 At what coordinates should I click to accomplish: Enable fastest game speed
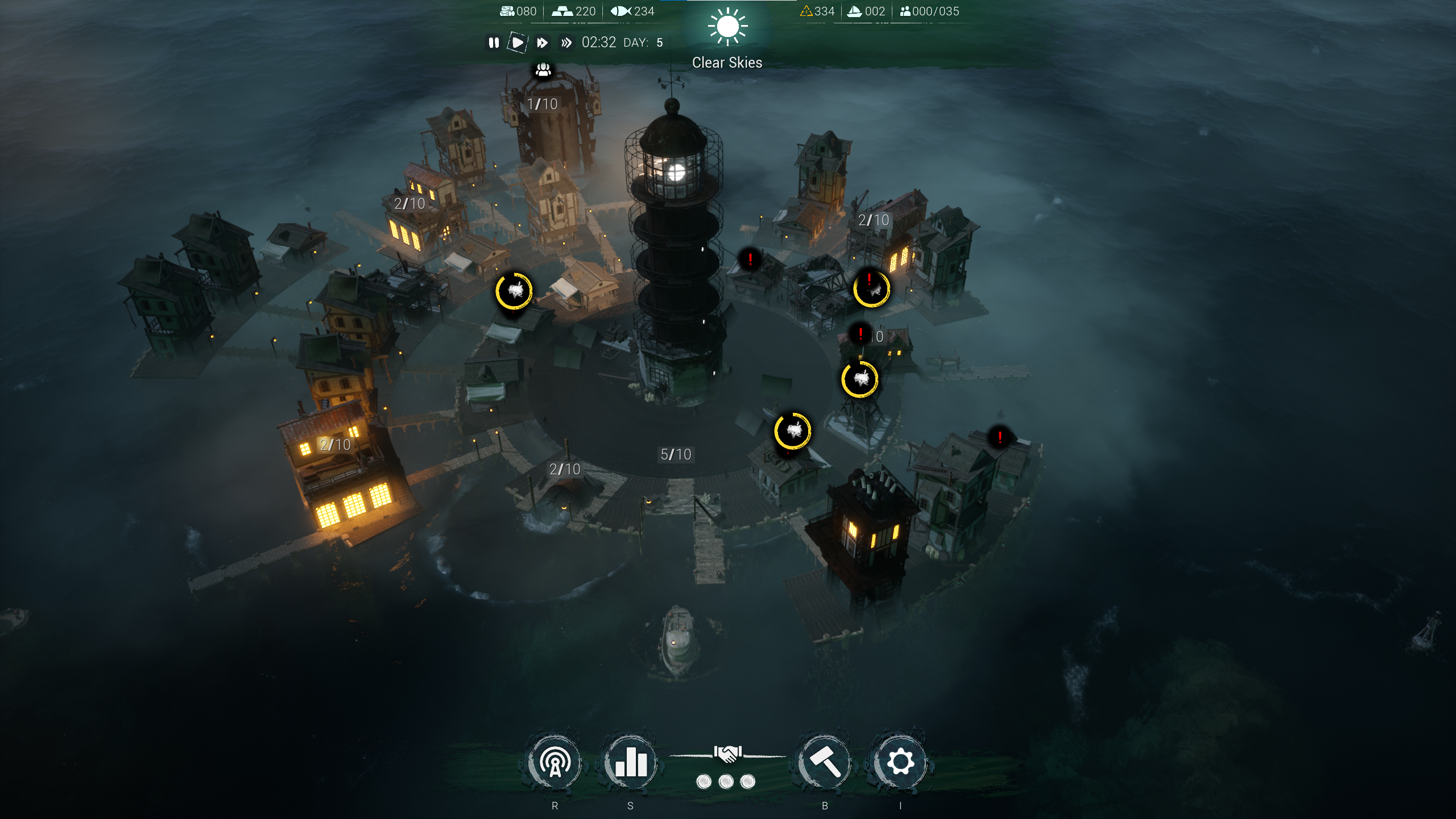coord(566,42)
